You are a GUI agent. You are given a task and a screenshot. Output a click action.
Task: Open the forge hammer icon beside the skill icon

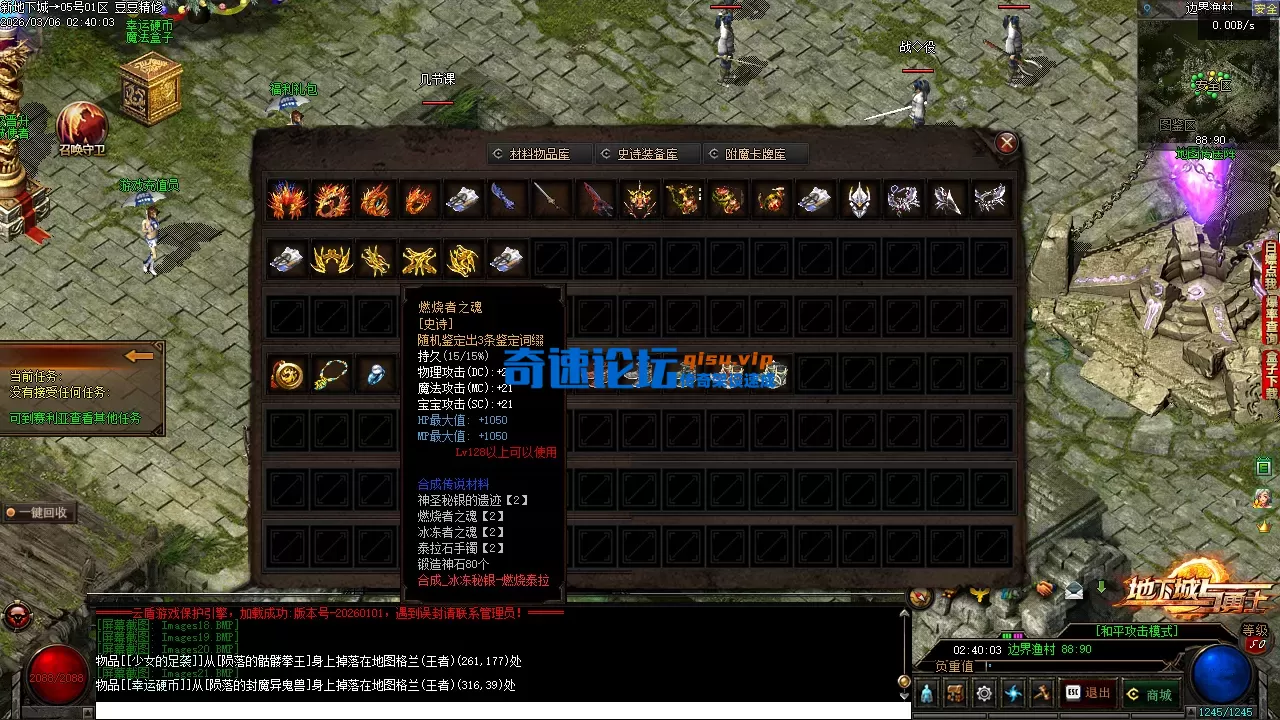[1040, 692]
